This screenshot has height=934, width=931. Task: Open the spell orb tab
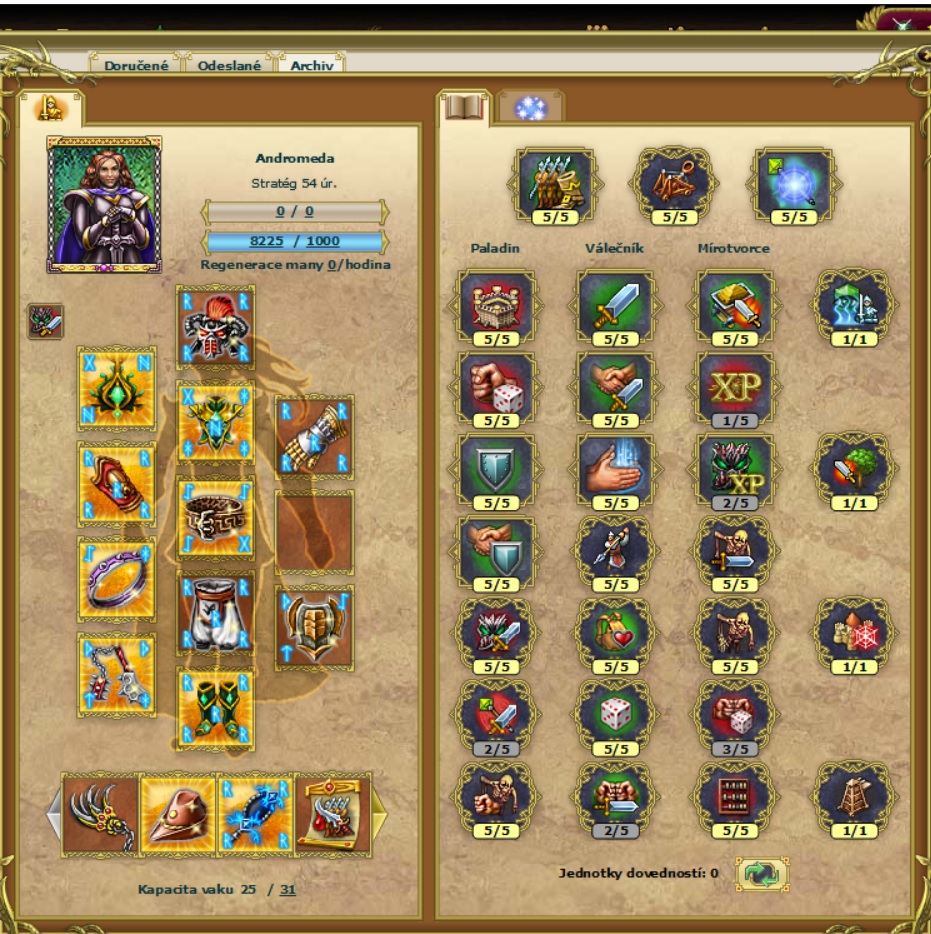[530, 108]
